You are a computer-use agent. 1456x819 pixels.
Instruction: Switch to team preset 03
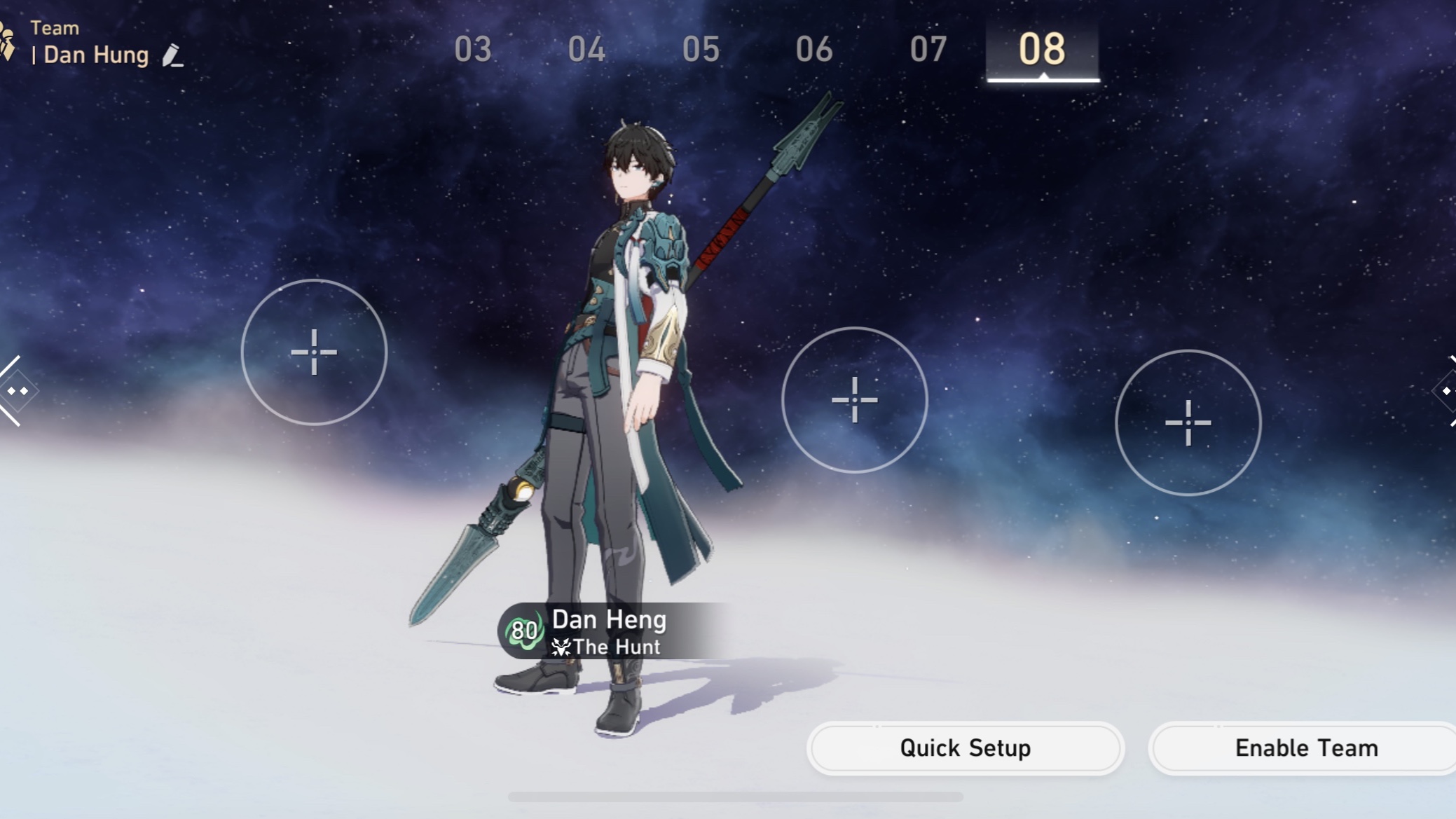tap(475, 49)
